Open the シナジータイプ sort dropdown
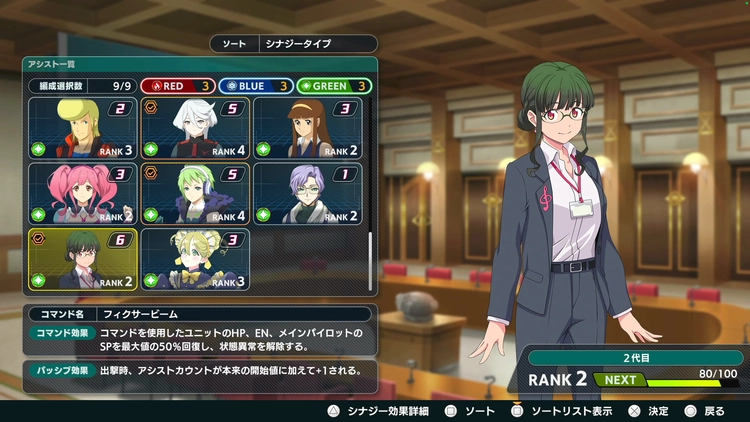Image resolution: width=750 pixels, height=422 pixels. 294,44
